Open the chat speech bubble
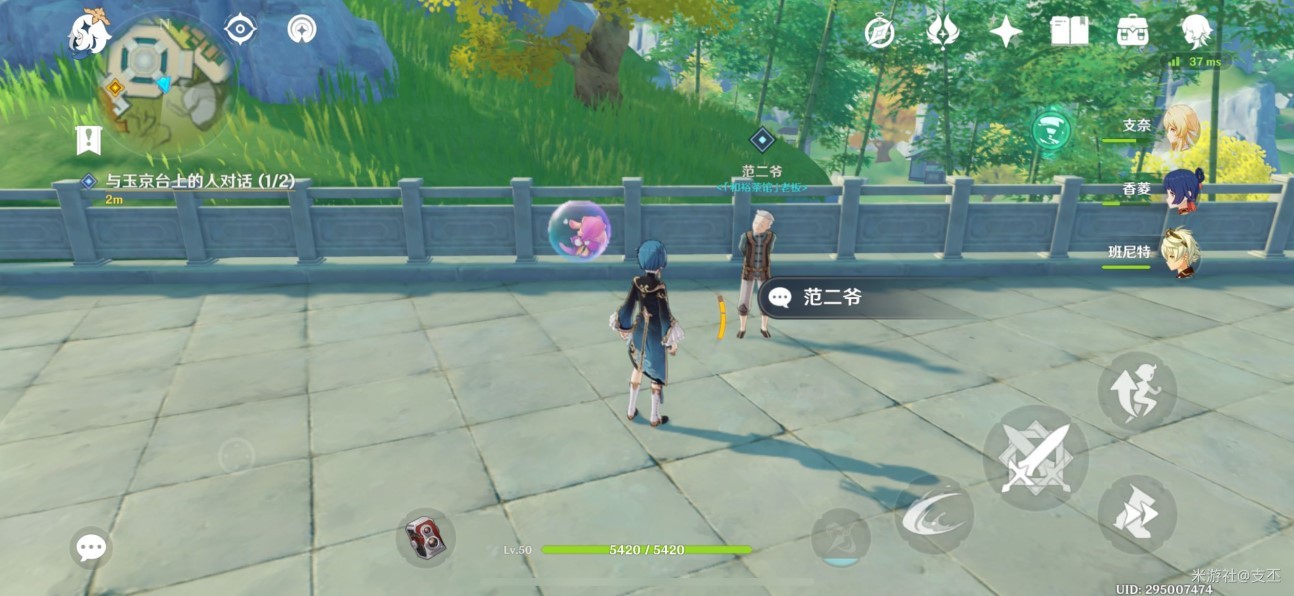Viewport: 1294px width, 596px height. [x=91, y=547]
